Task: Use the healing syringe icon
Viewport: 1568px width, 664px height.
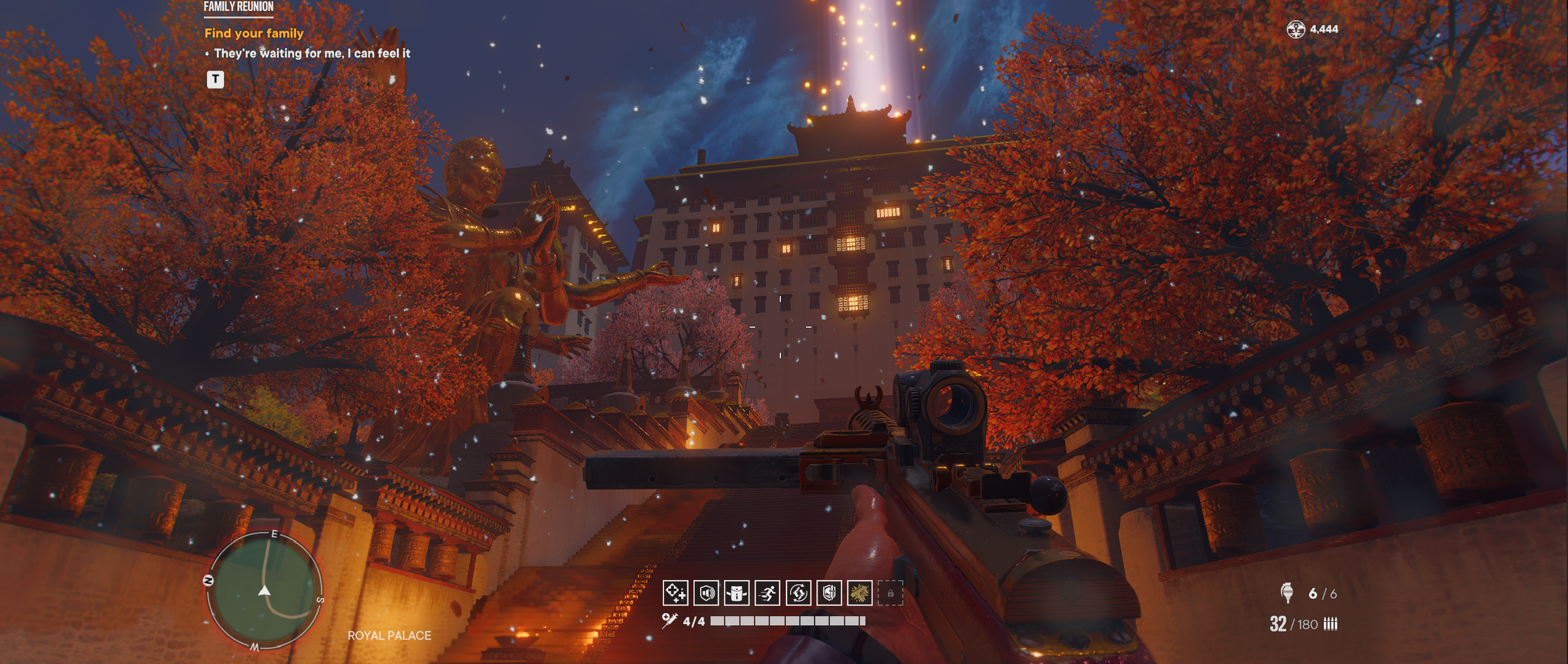Action: pos(669,621)
